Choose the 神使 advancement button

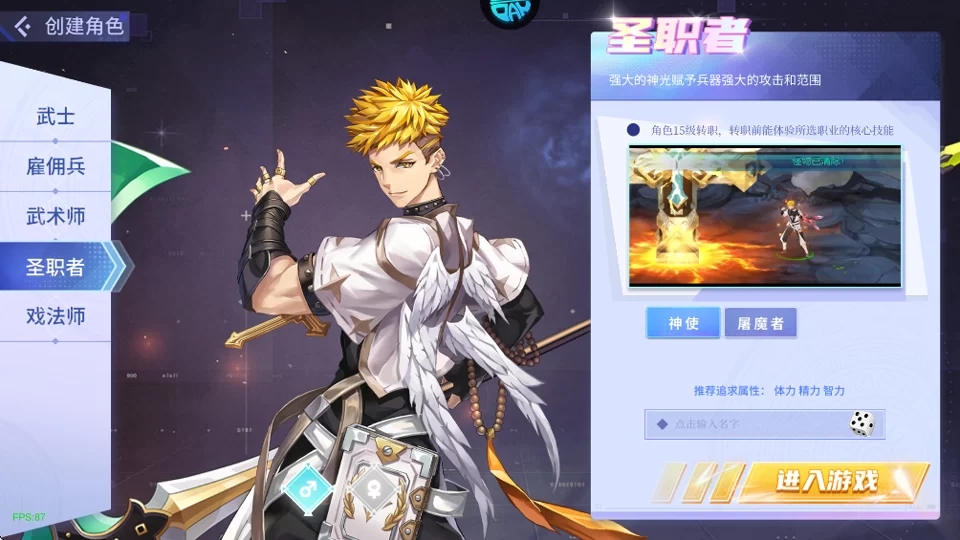[x=683, y=323]
